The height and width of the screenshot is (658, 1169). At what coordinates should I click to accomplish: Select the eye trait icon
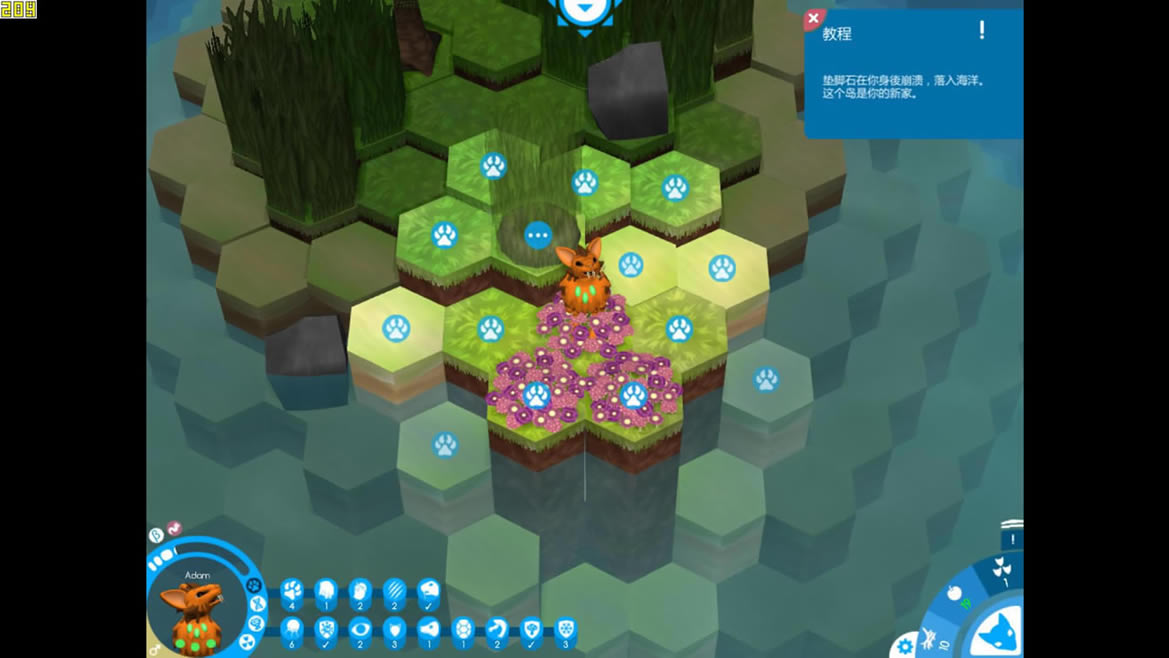pos(360,630)
